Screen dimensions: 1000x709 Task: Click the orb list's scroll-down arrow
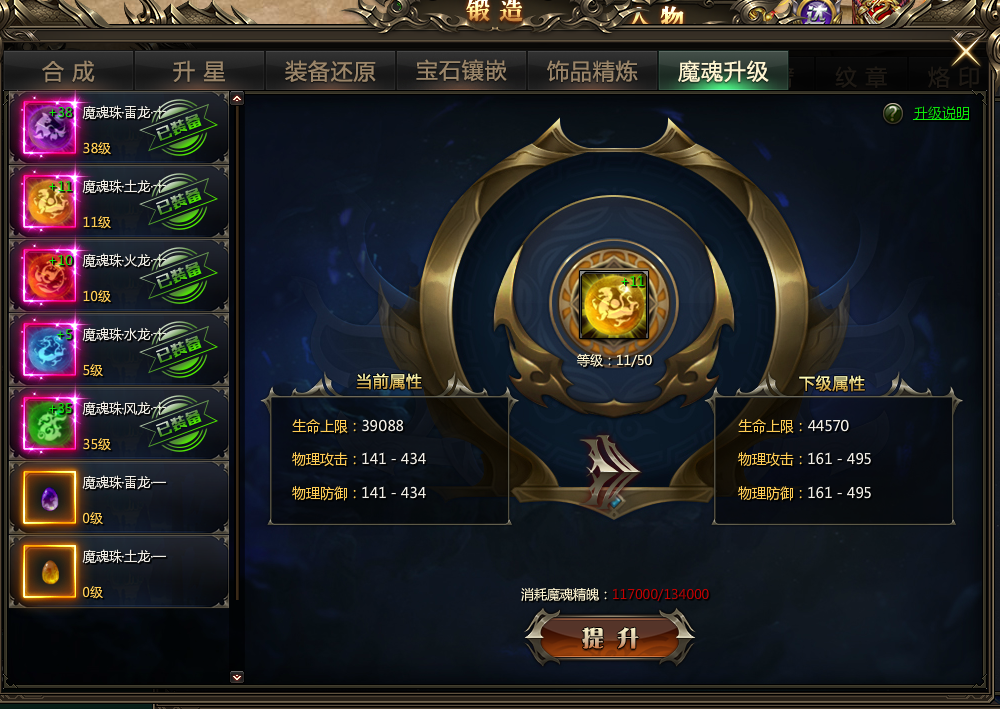pyautogui.click(x=237, y=677)
